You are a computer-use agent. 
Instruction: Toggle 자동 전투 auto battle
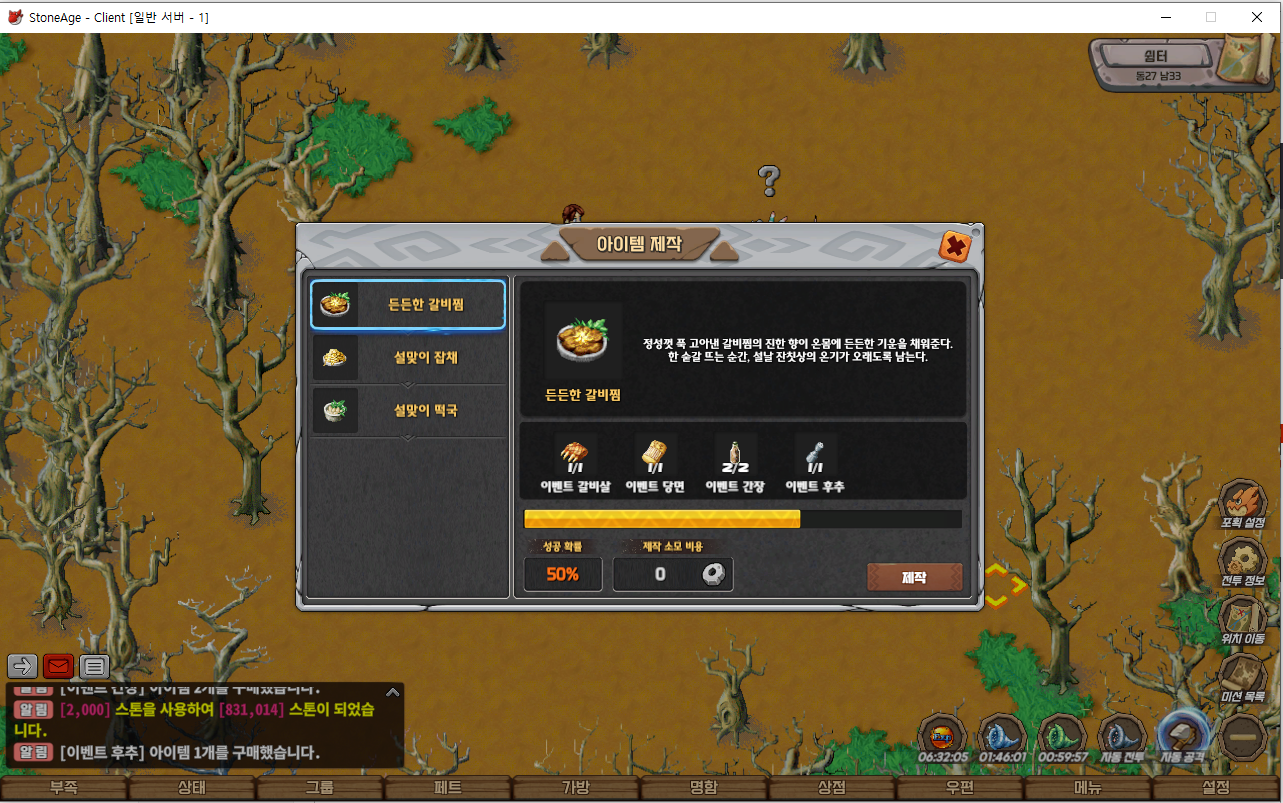[x=1121, y=737]
